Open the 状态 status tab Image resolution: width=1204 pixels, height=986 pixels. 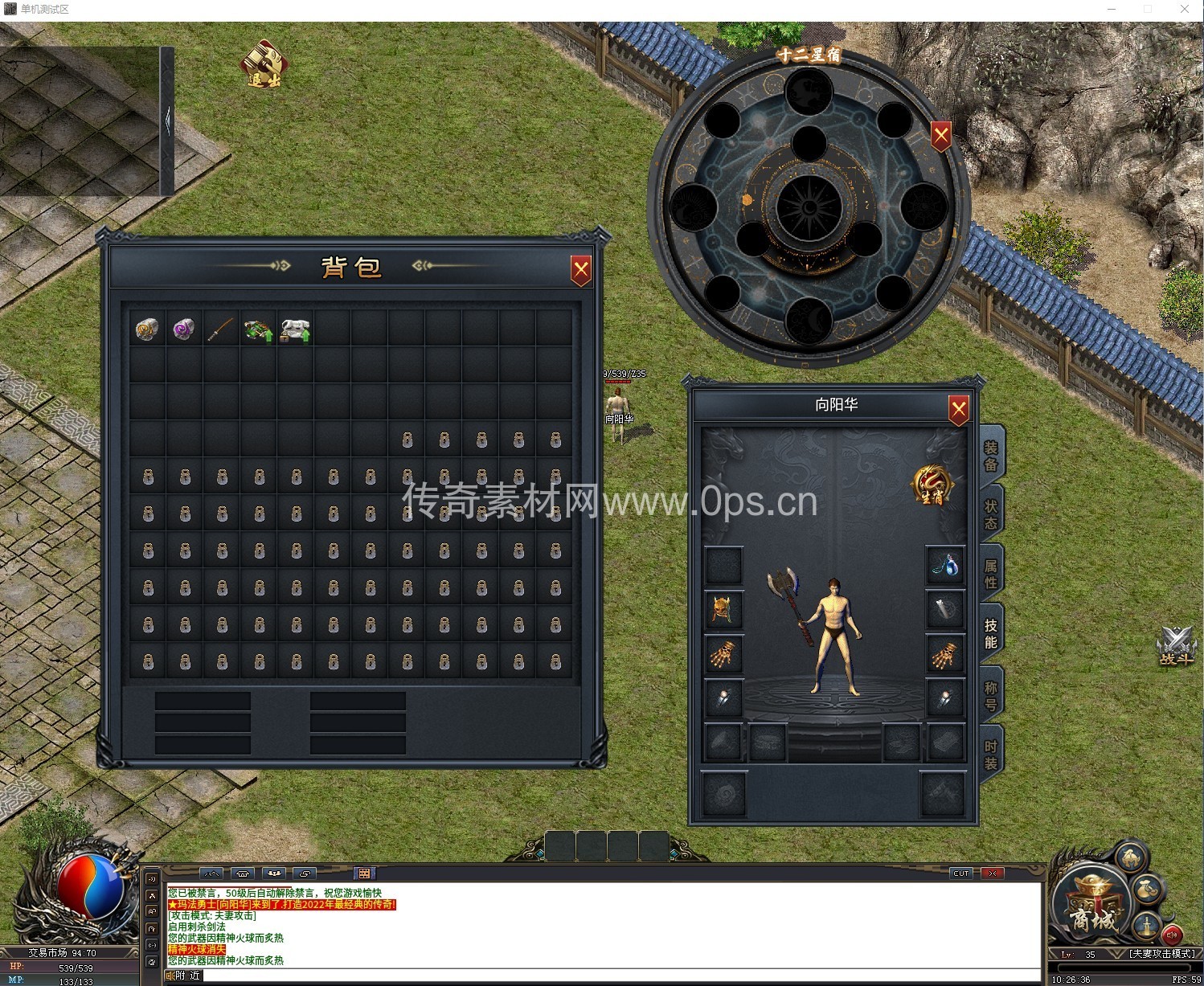(991, 515)
